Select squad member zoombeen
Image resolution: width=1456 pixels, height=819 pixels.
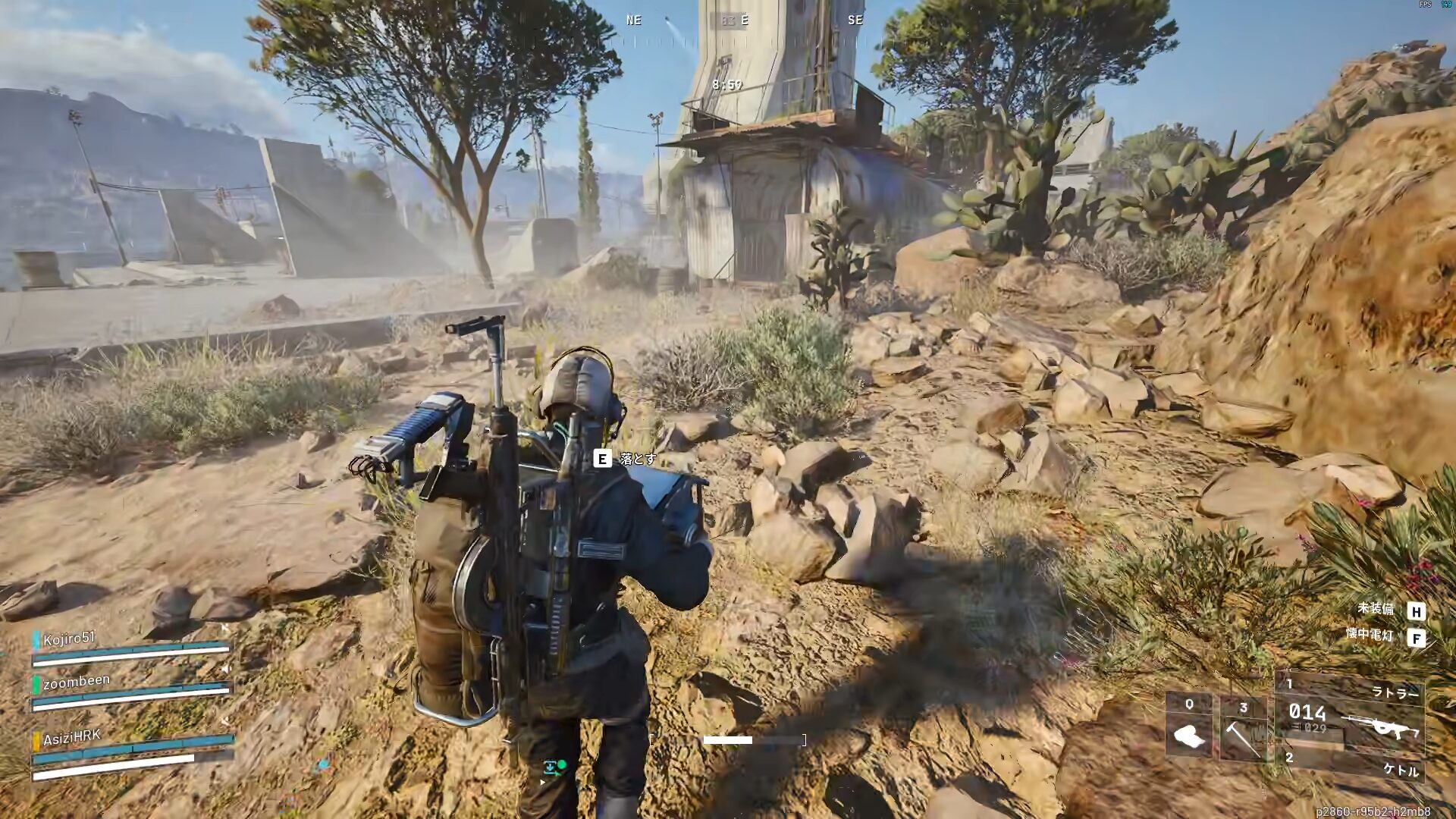click(x=76, y=681)
